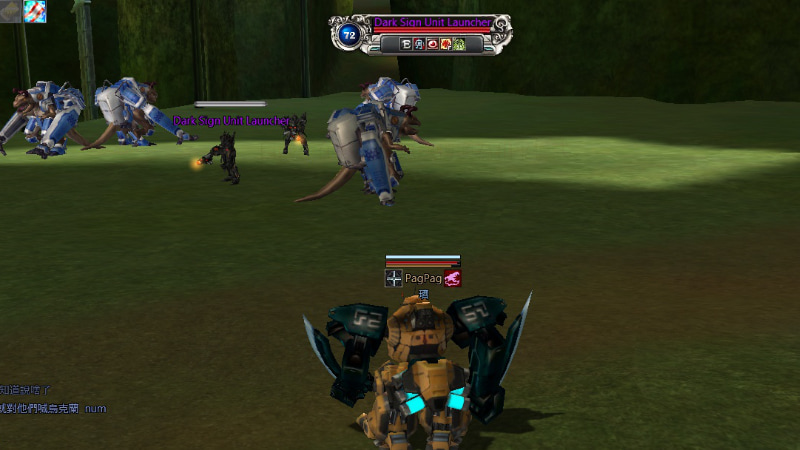Image resolution: width=800 pixels, height=450 pixels.
Task: Select the letter E status icon on target frame
Action: pyautogui.click(x=405, y=44)
